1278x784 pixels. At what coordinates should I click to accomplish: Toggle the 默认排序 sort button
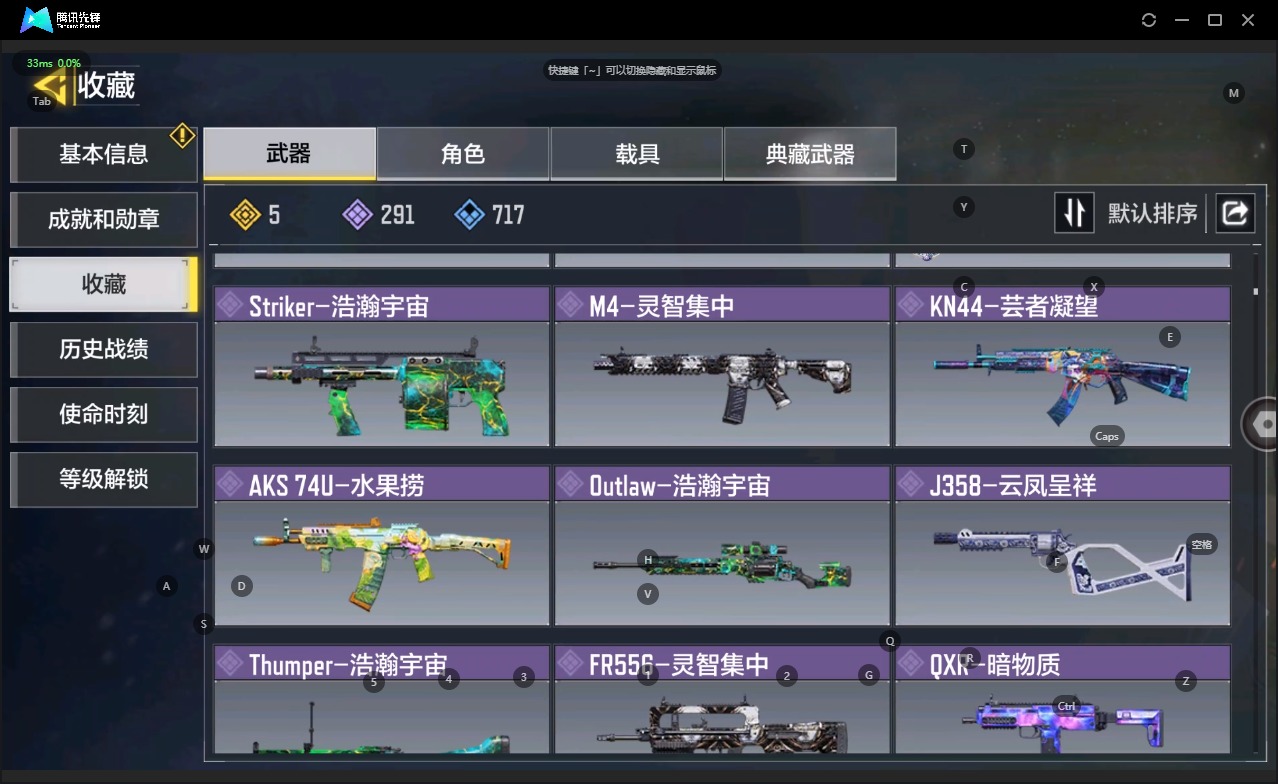click(1074, 213)
